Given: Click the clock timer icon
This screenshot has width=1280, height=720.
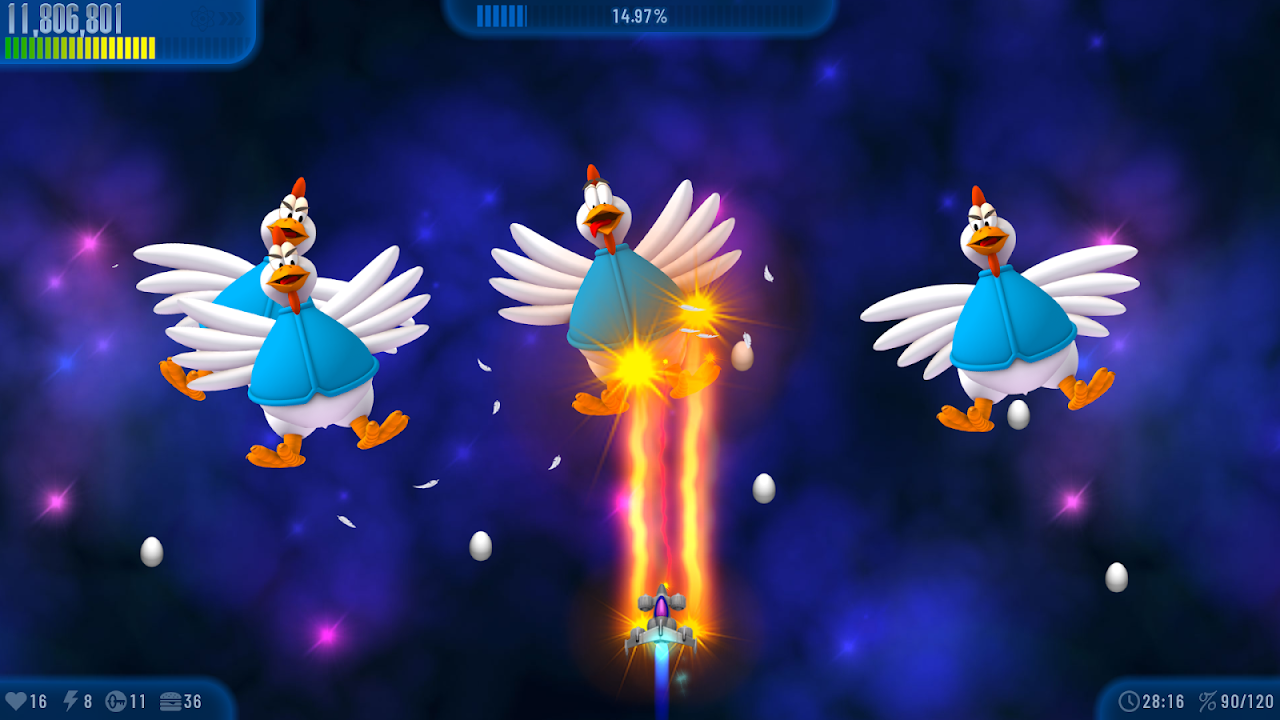Looking at the screenshot, I should click(x=1130, y=702).
